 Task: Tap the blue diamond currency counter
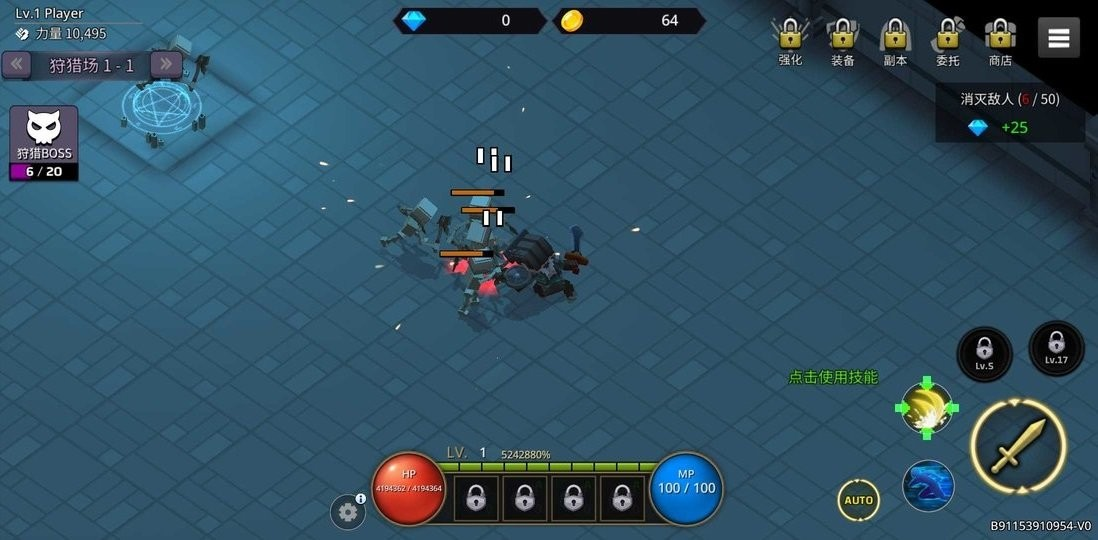click(x=470, y=21)
